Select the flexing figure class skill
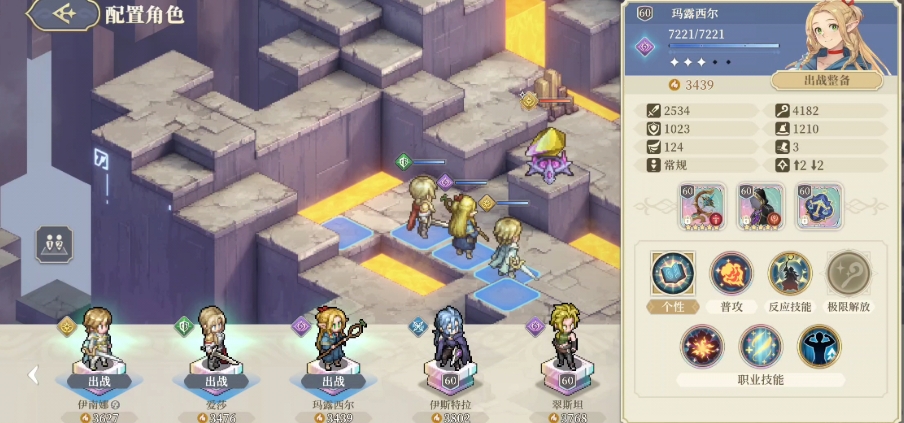Viewport: 904px width, 423px height. click(818, 346)
